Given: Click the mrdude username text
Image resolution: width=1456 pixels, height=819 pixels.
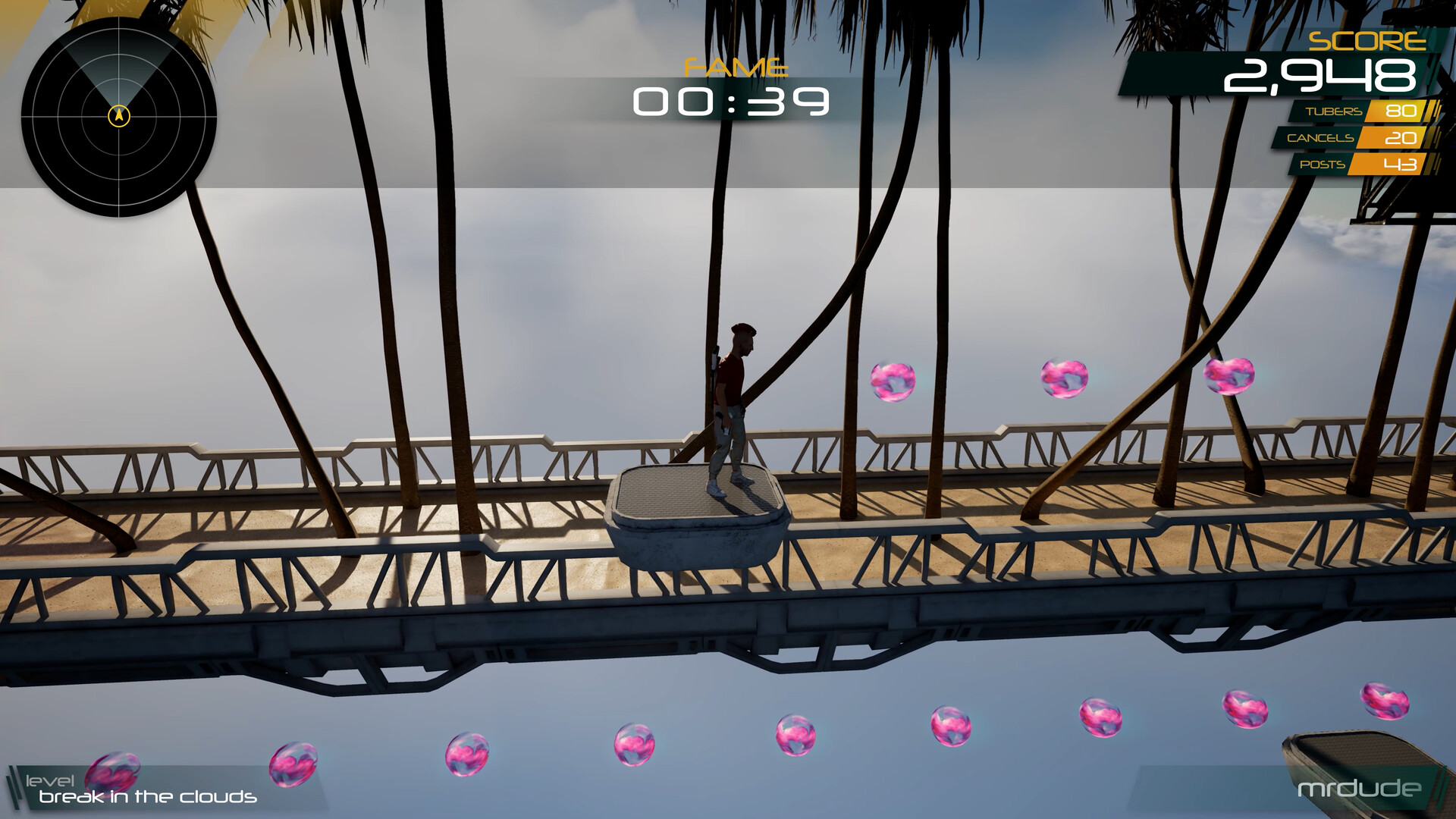Looking at the screenshot, I should tap(1360, 789).
